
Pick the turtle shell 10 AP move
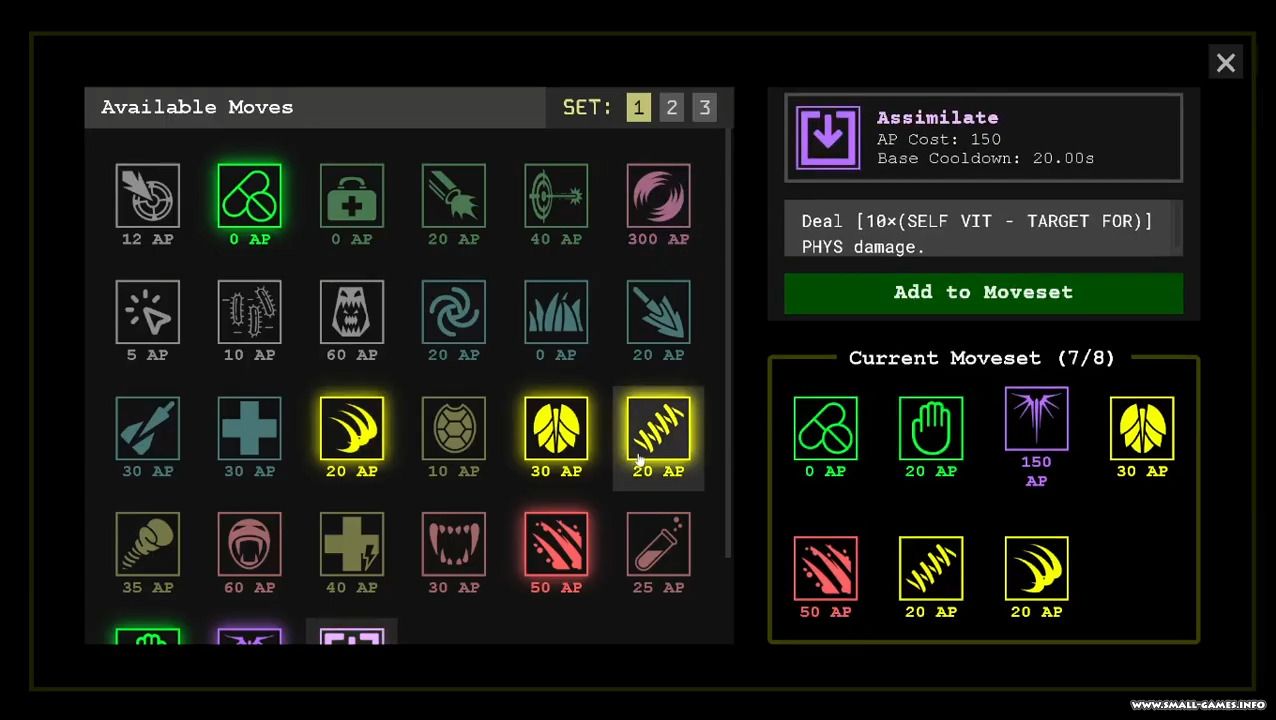tap(453, 428)
